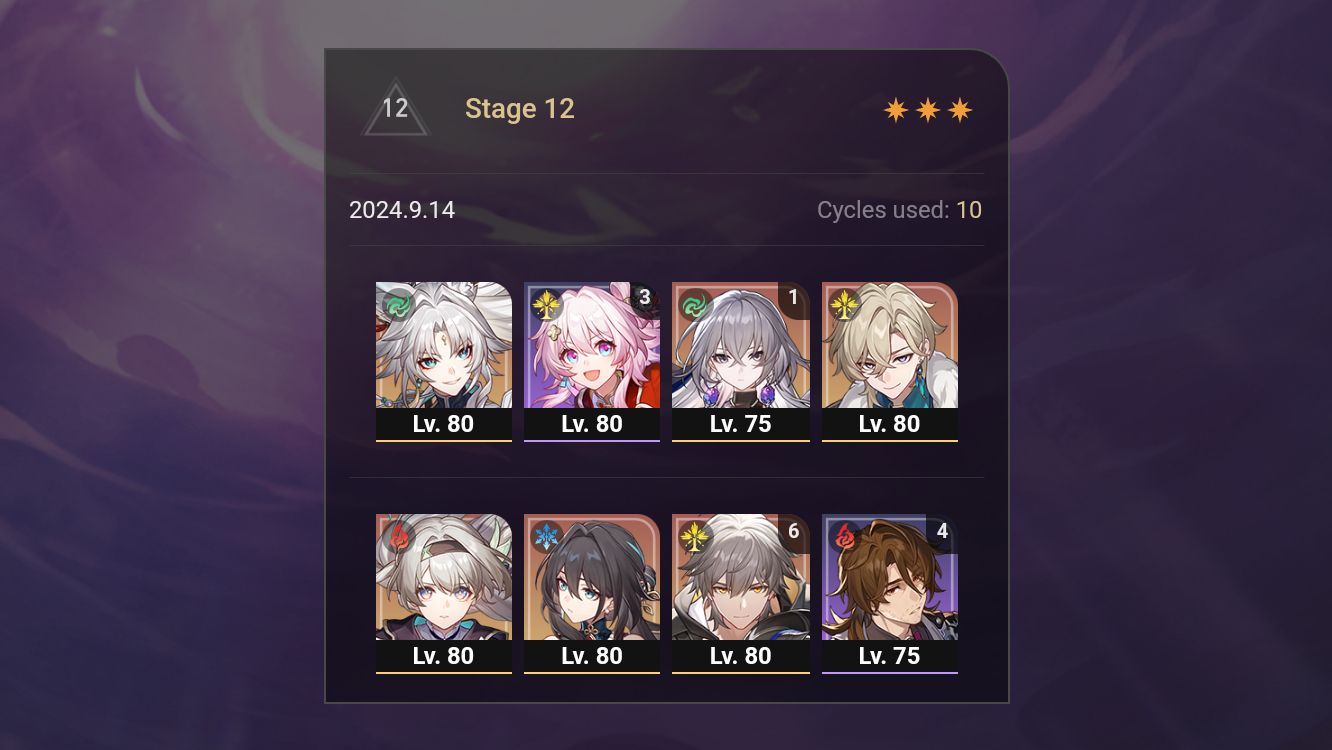1332x750 pixels.
Task: Click the date 2024.9.14
Action: click(403, 210)
